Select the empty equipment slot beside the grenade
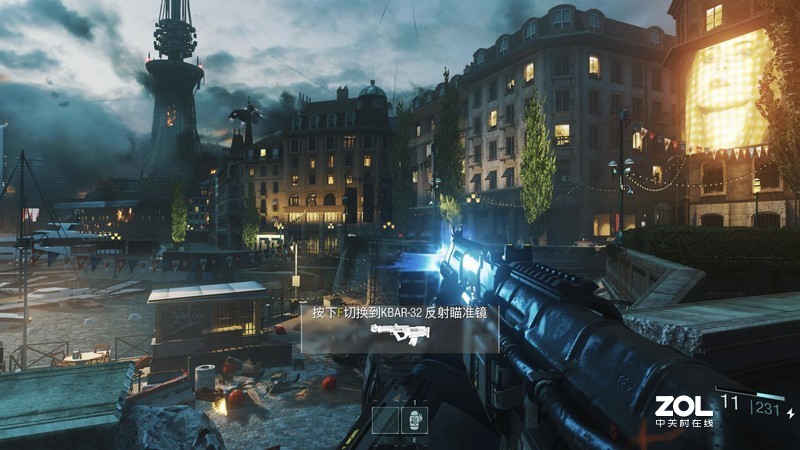This screenshot has height=450, width=800. 386,420
